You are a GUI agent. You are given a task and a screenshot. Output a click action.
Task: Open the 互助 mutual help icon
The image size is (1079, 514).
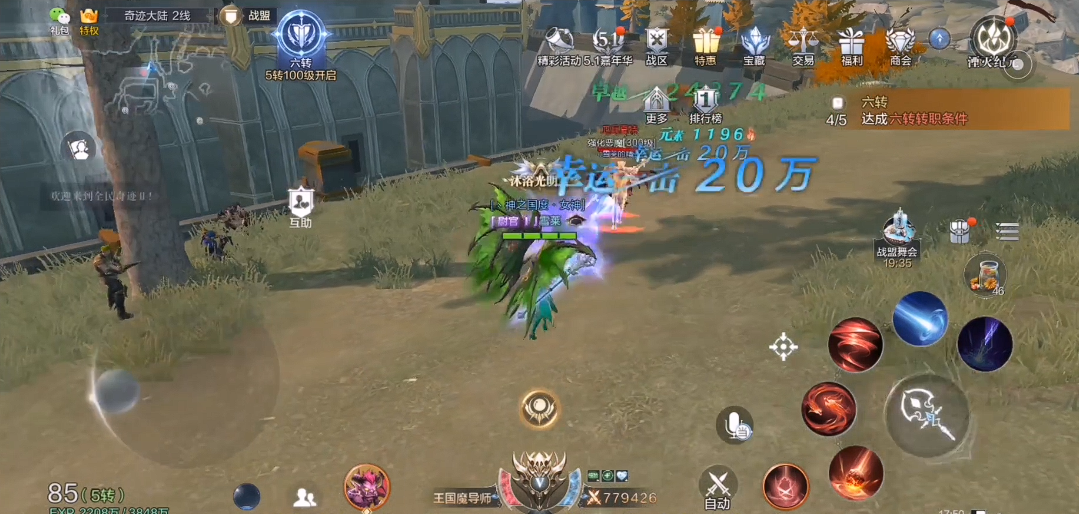301,204
